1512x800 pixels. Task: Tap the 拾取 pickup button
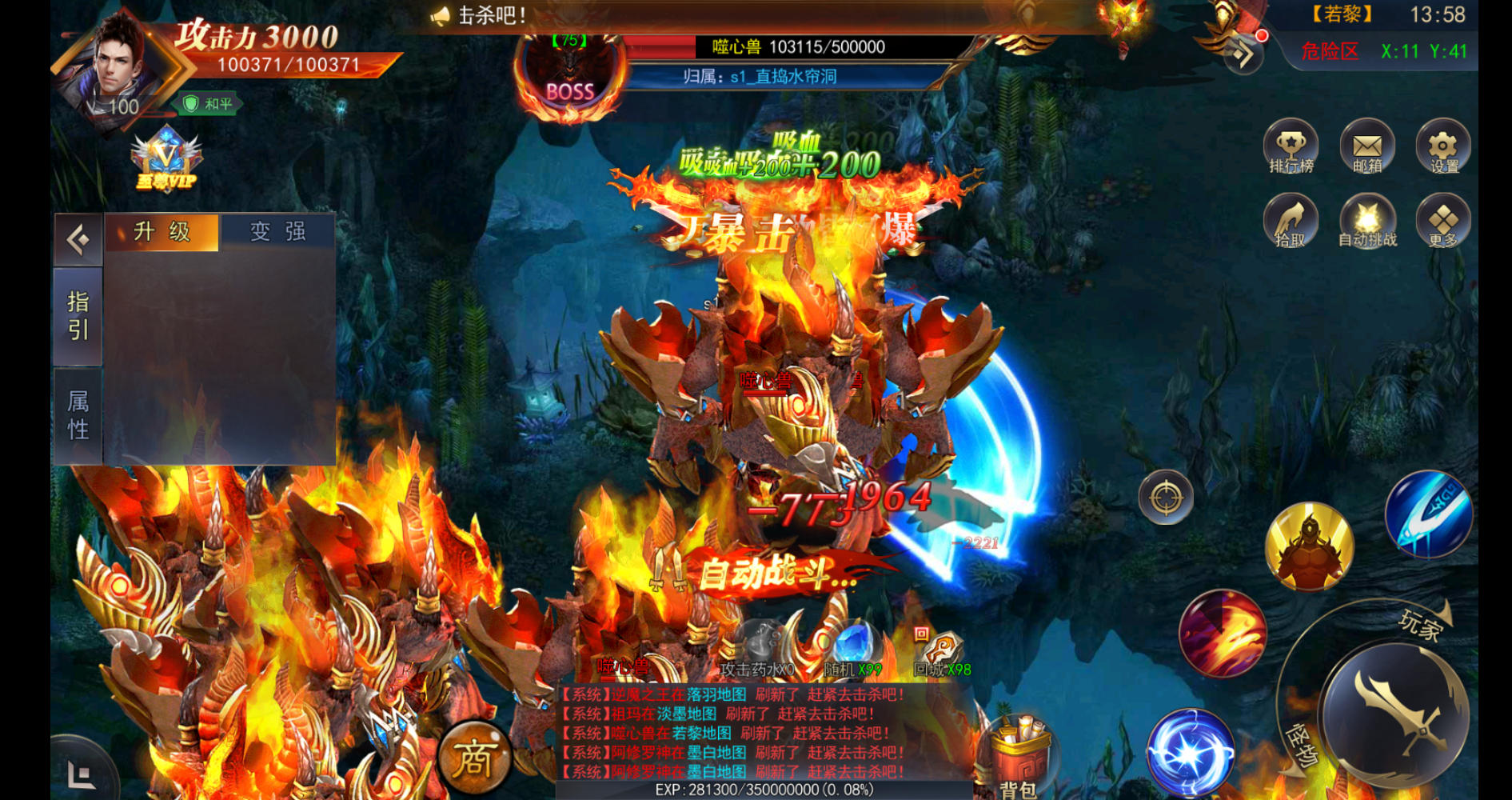tap(1291, 221)
